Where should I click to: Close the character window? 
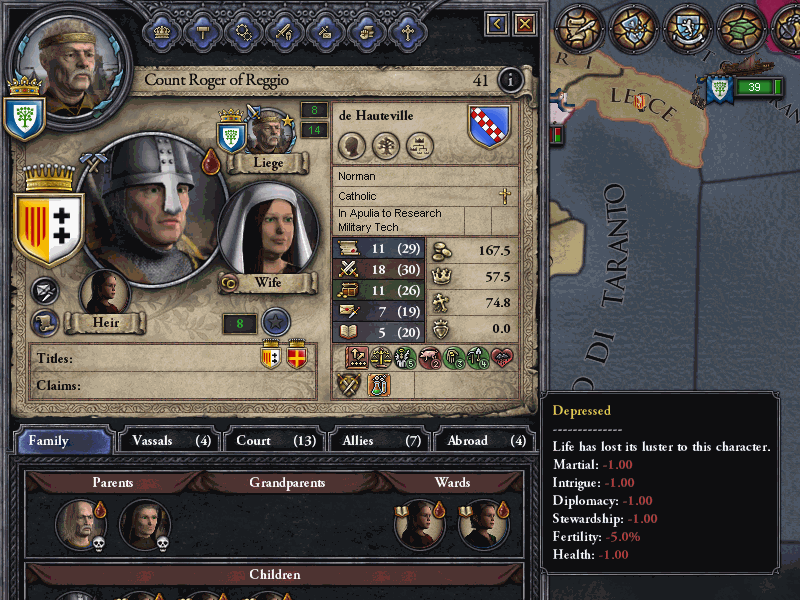[x=524, y=23]
